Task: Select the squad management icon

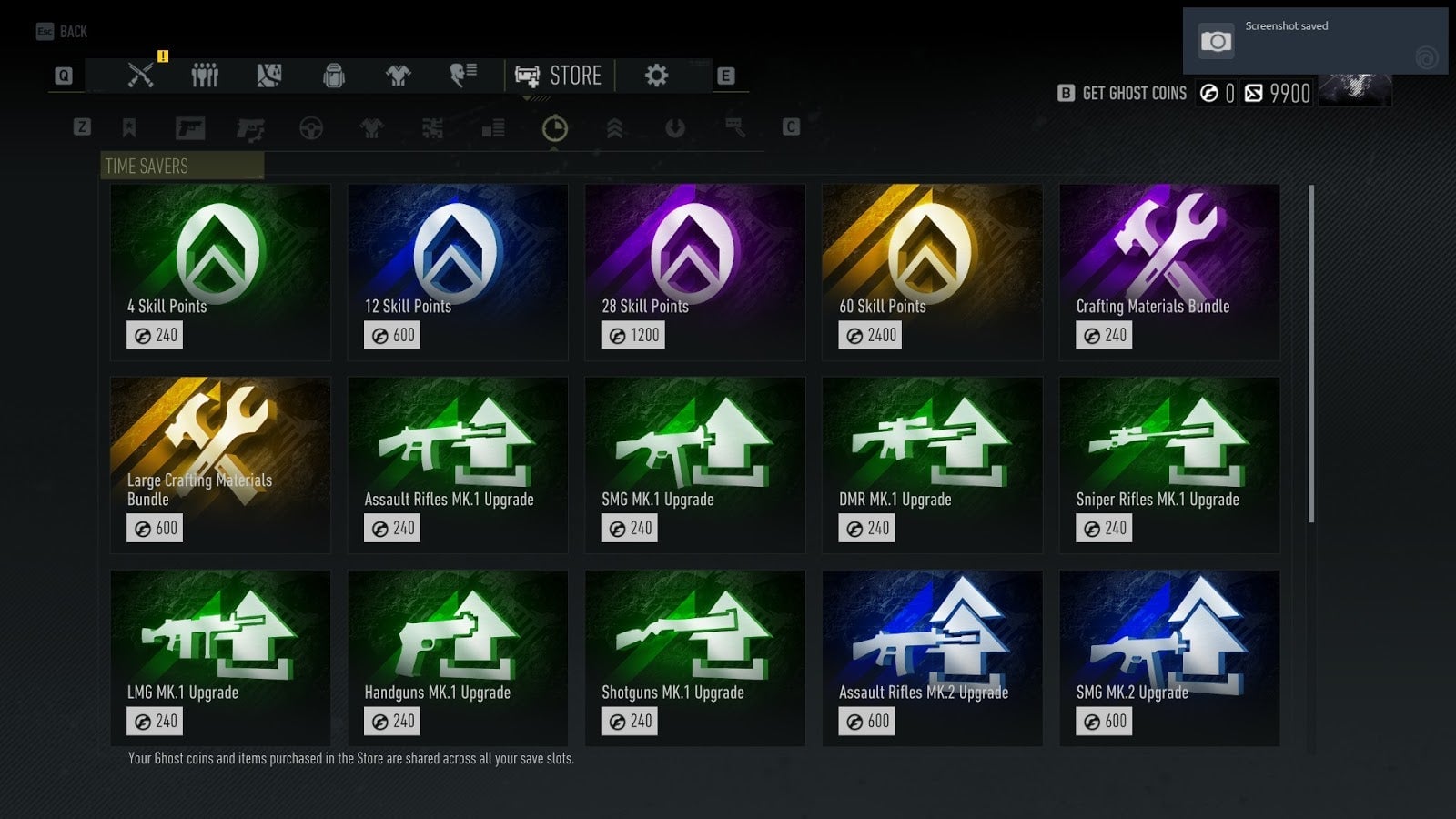Action: click(x=205, y=76)
